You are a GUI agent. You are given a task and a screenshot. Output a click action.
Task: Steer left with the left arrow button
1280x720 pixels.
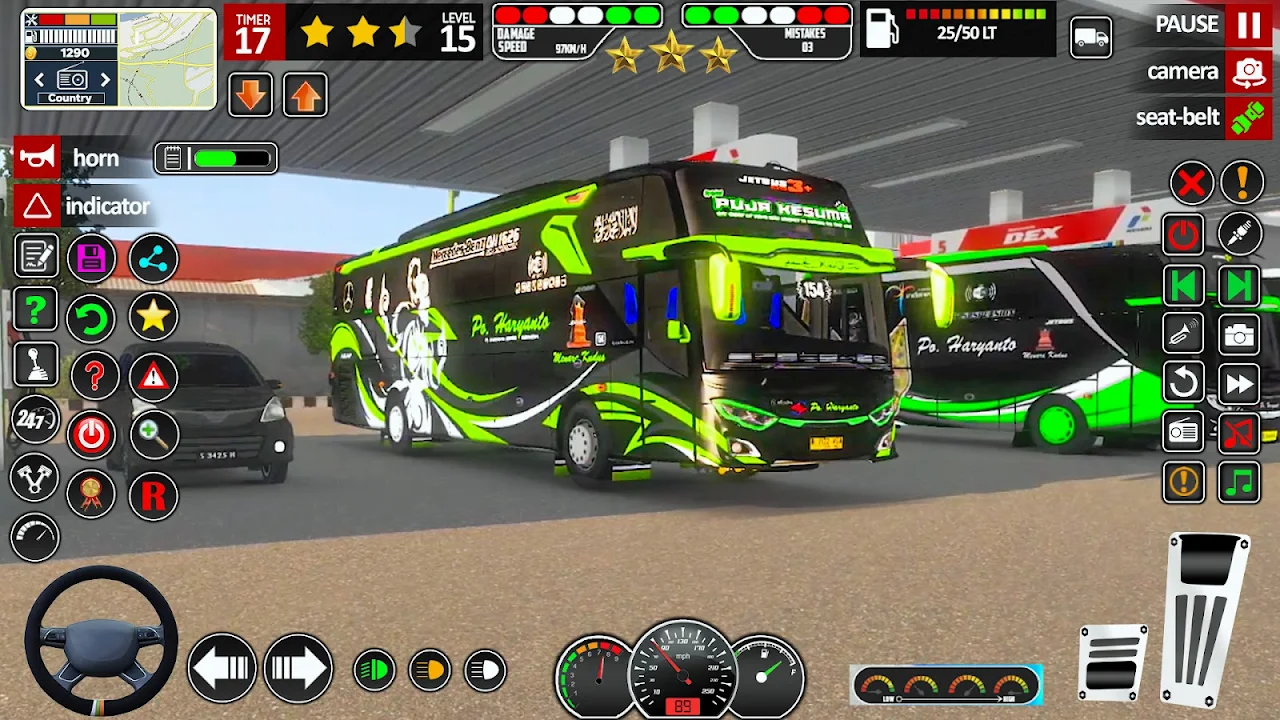pos(222,667)
